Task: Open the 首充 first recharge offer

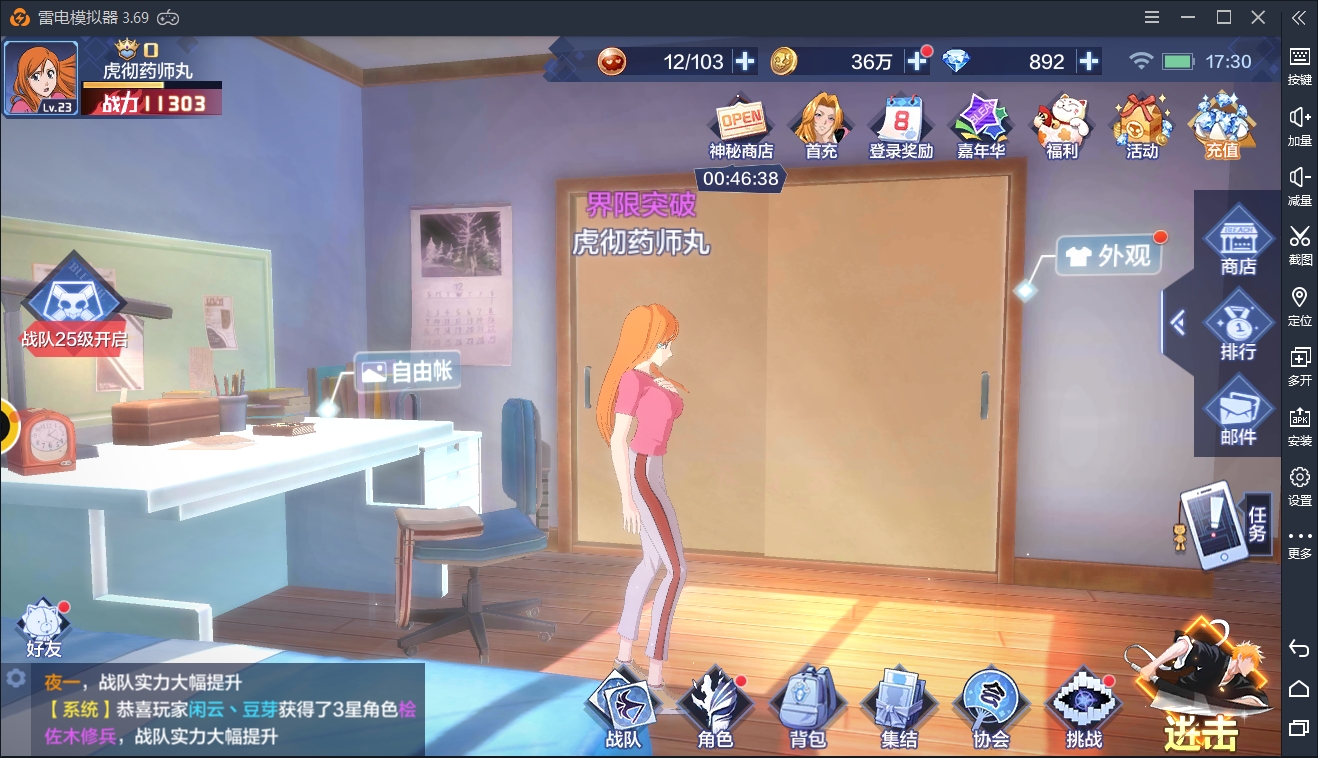Action: click(820, 126)
